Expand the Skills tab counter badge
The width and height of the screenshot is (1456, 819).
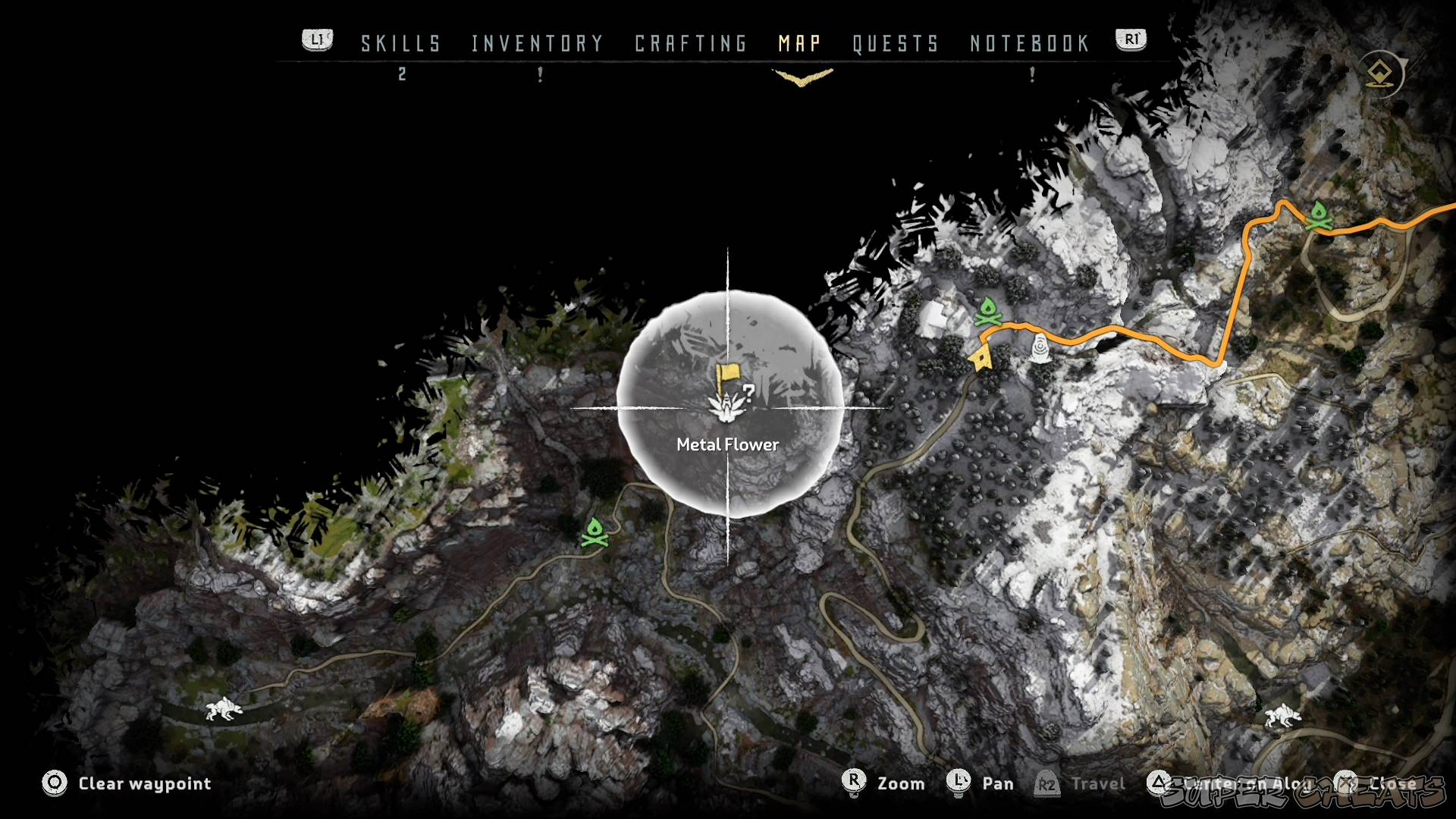[402, 75]
